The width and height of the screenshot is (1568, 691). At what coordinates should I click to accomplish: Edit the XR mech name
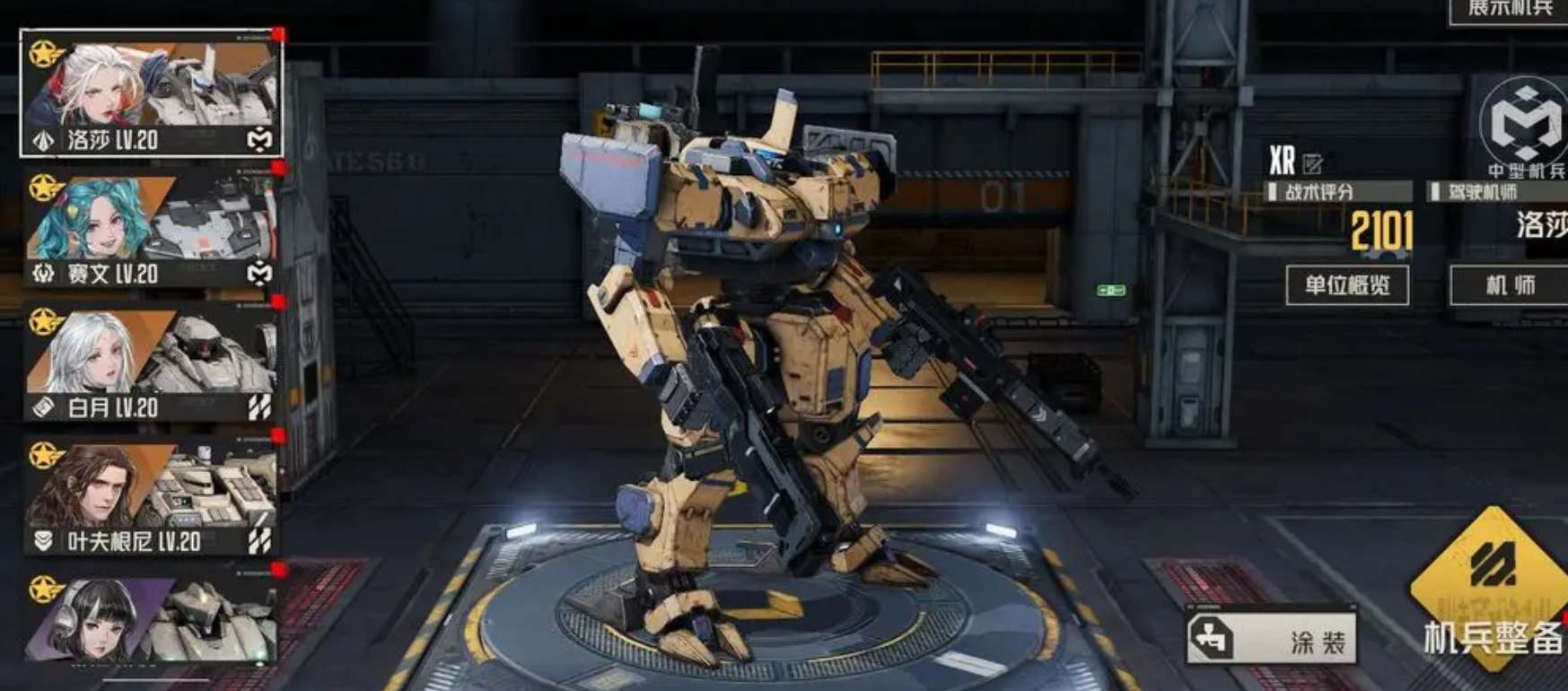(x=1312, y=163)
